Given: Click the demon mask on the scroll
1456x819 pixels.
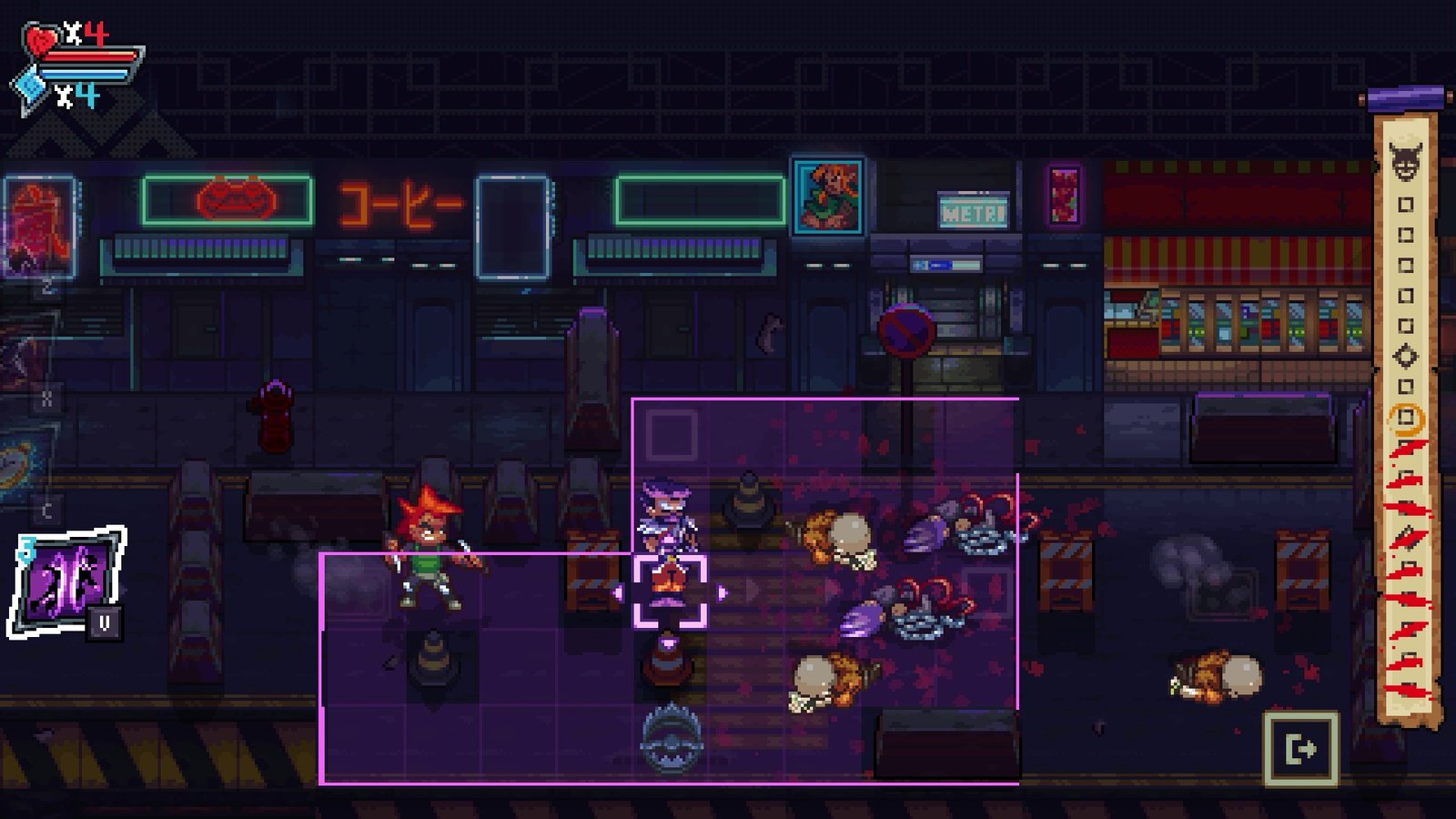Looking at the screenshot, I should pos(1406,160).
